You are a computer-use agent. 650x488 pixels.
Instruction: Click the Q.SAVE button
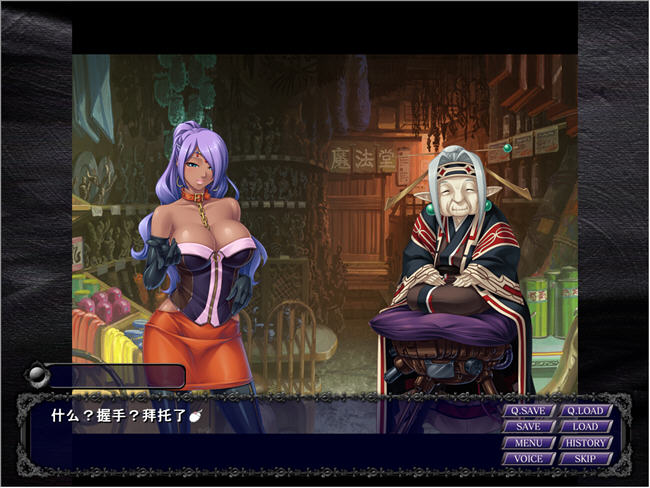(x=529, y=411)
